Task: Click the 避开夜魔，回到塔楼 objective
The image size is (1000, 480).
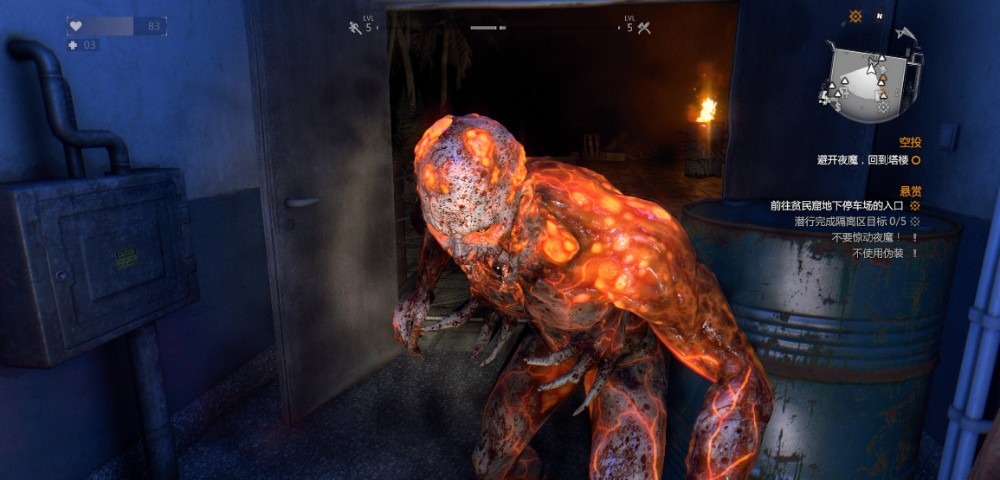Action: pyautogui.click(x=860, y=159)
